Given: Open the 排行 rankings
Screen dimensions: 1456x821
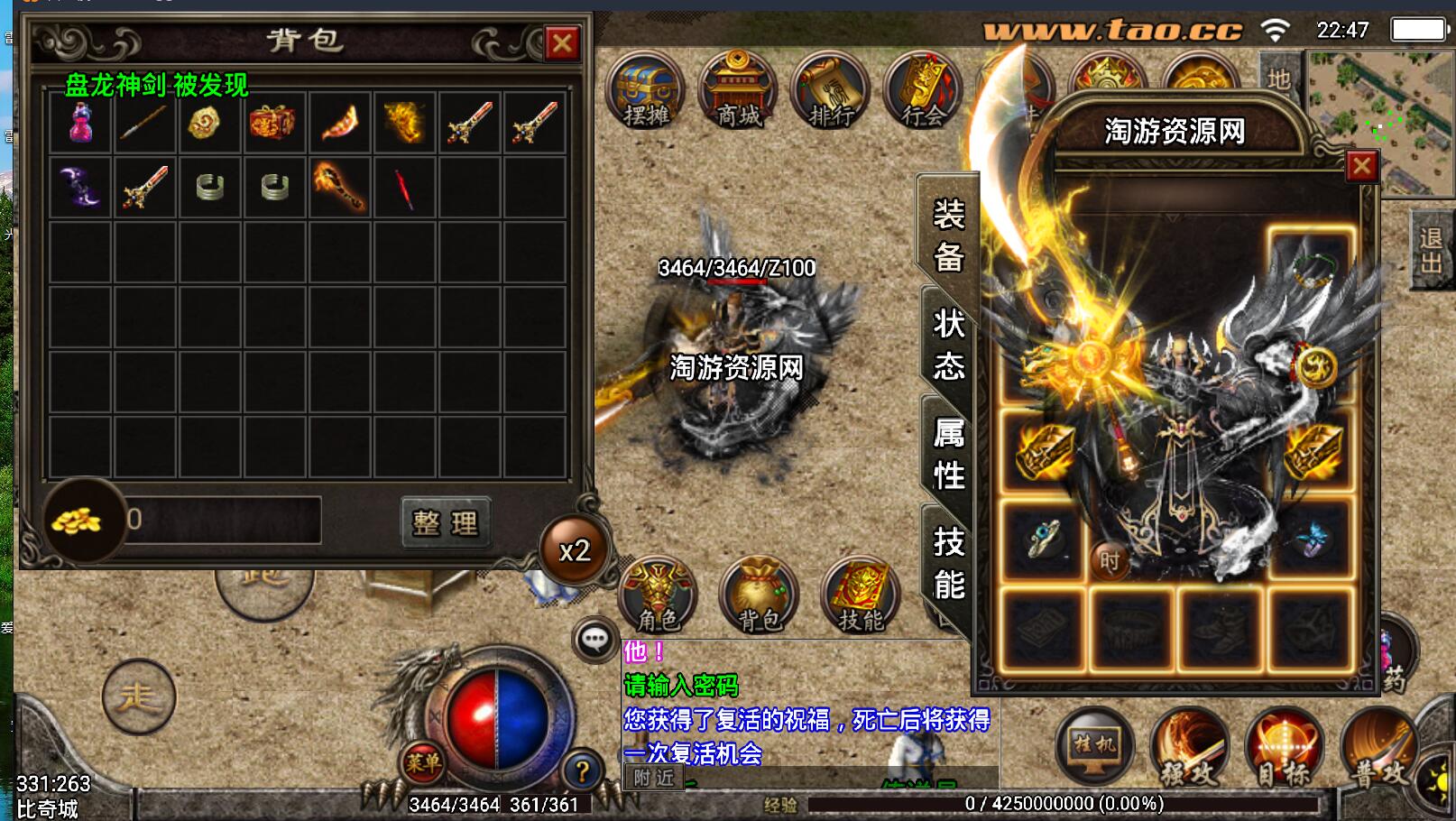Looking at the screenshot, I should [831, 91].
